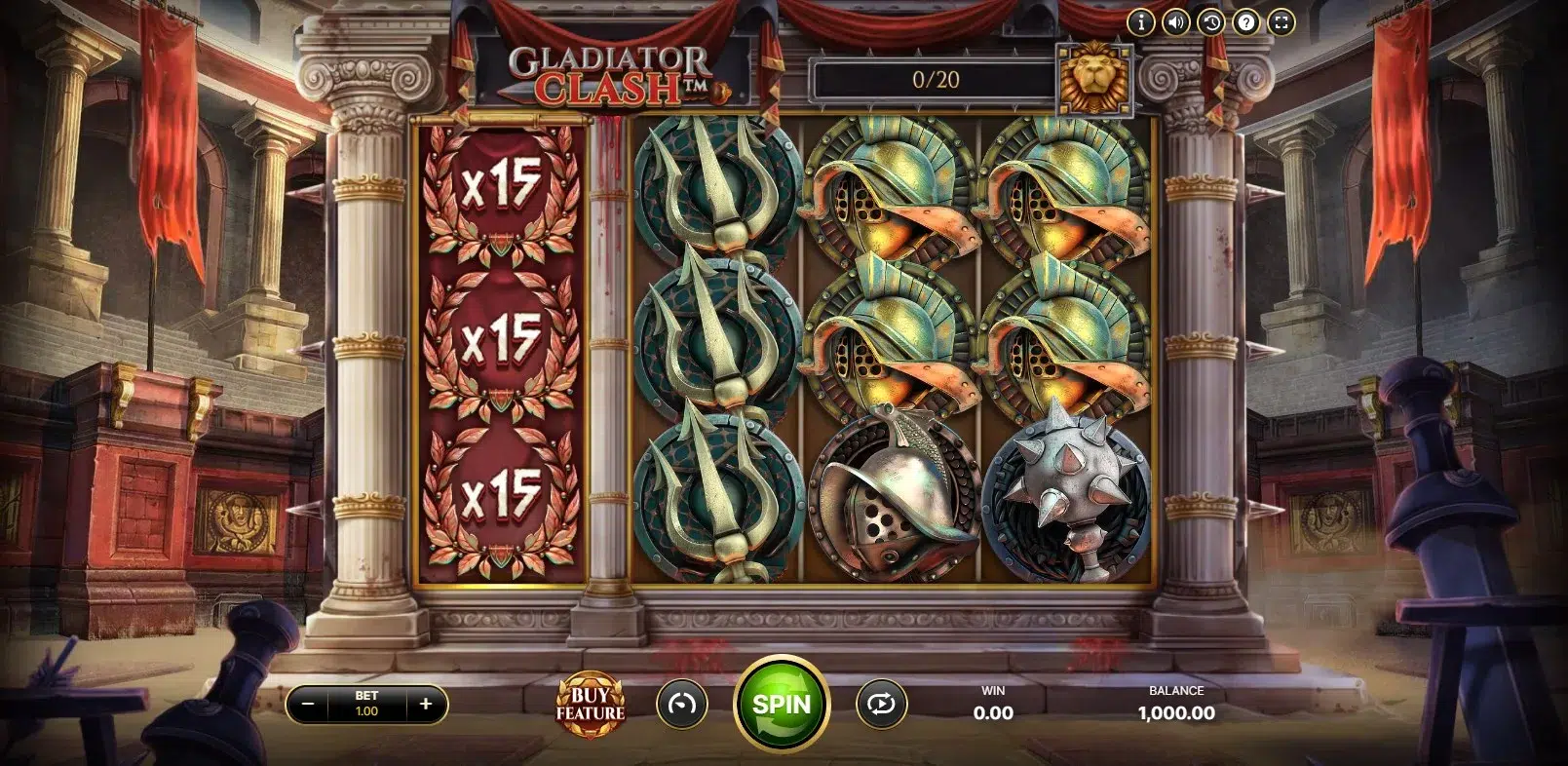Open autoplay via the looping play icon

[881, 704]
